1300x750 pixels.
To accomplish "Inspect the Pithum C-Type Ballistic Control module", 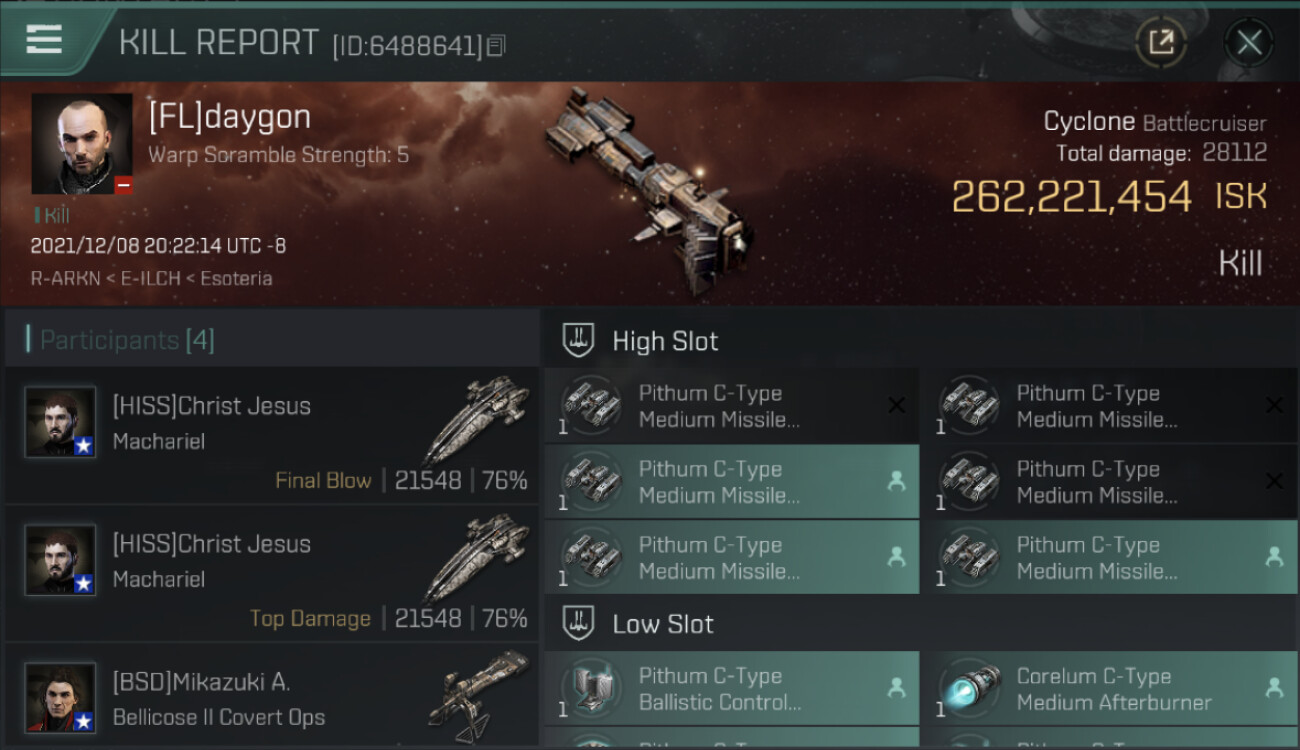I will (x=731, y=689).
